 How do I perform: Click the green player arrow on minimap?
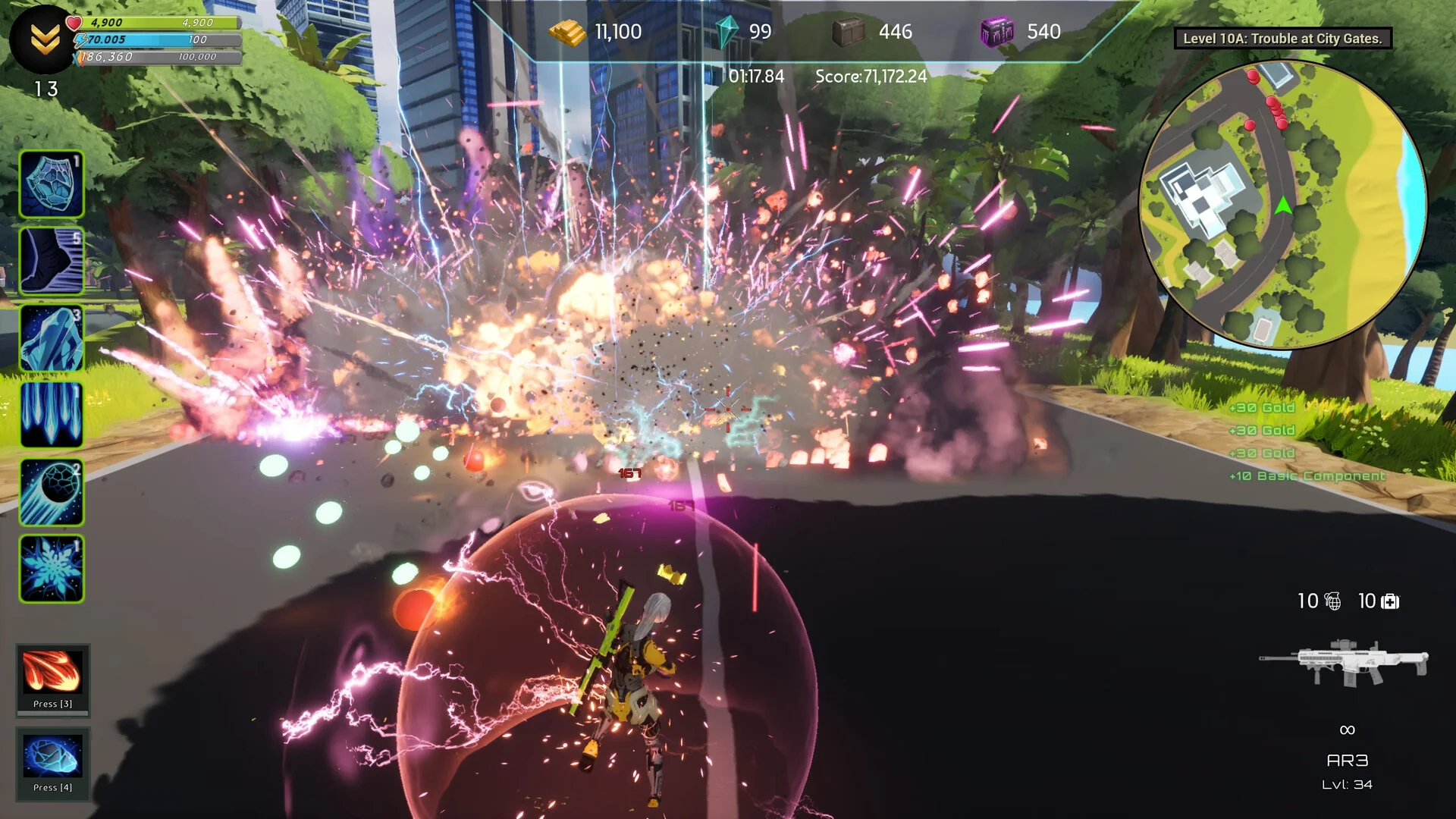coord(1283,206)
